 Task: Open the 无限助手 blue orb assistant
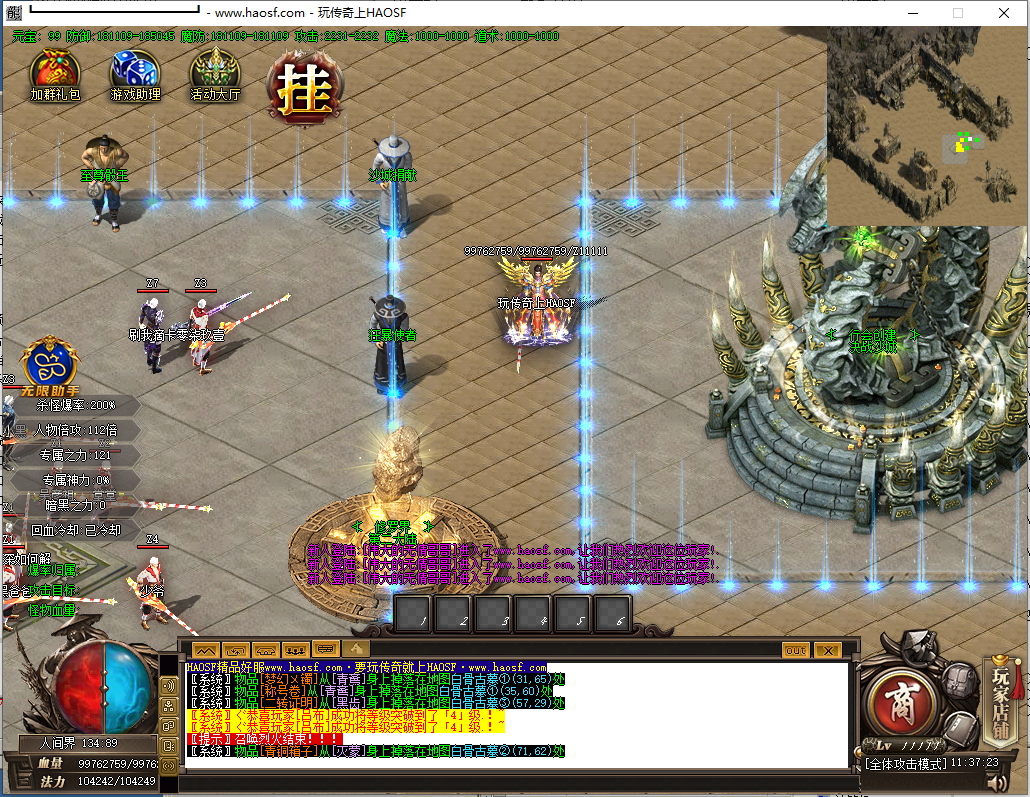point(51,363)
